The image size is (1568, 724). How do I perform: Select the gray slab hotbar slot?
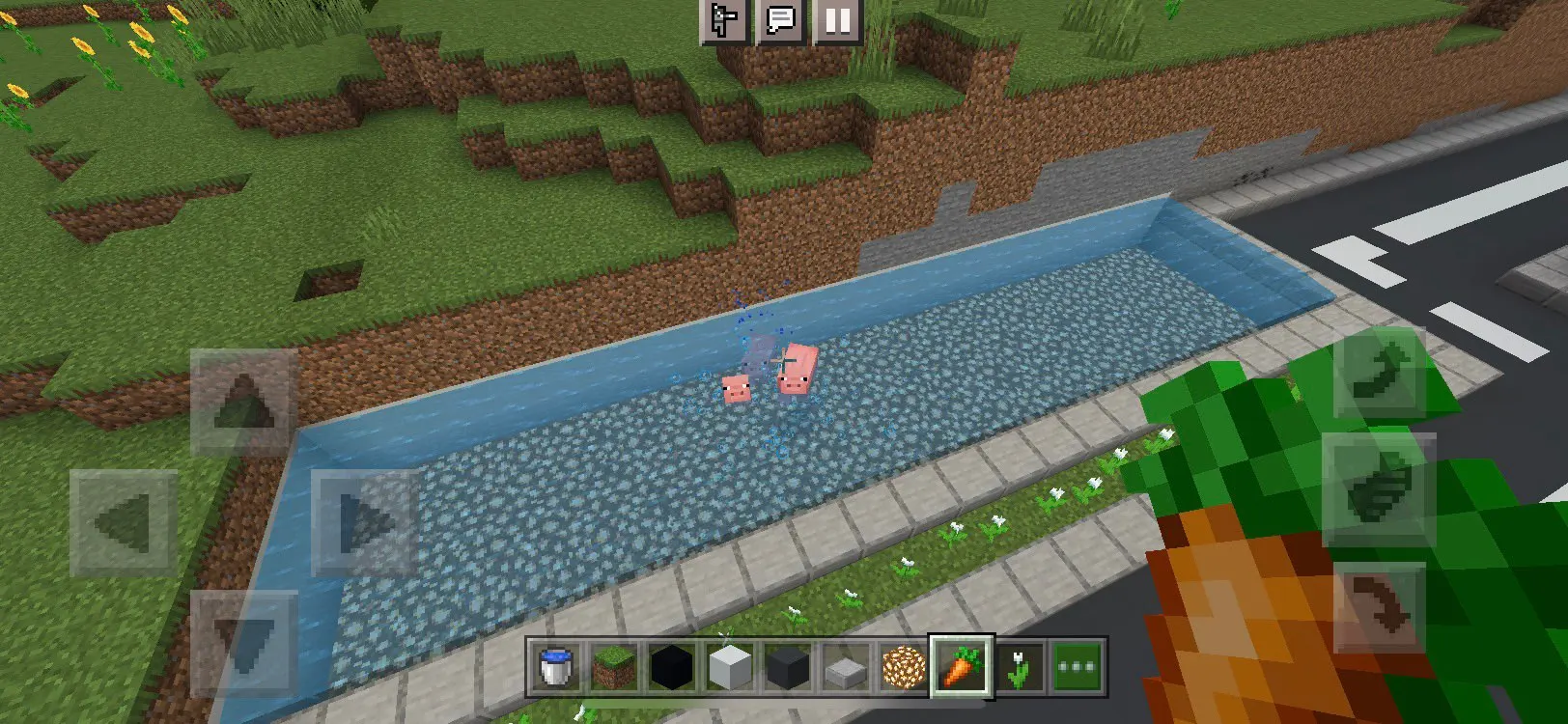coord(846,666)
